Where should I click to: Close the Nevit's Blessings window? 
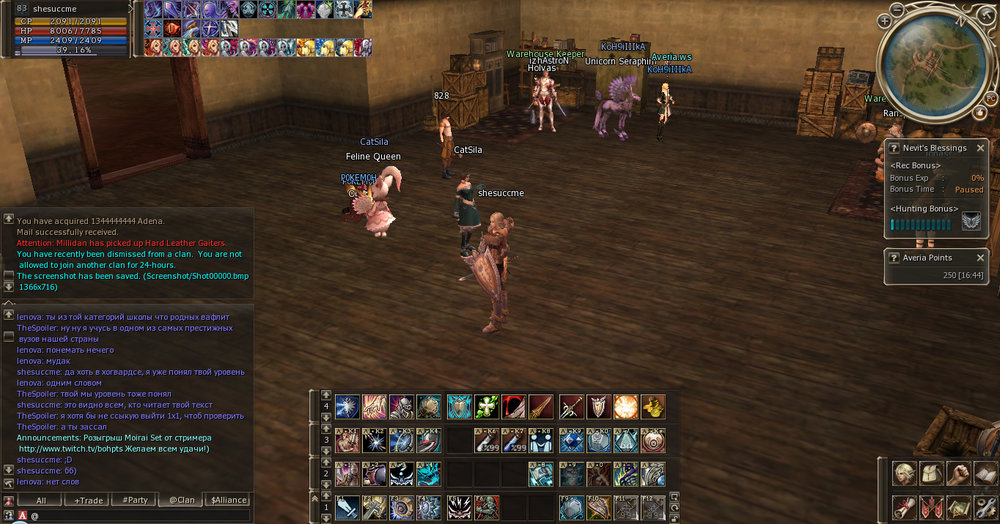pos(981,148)
